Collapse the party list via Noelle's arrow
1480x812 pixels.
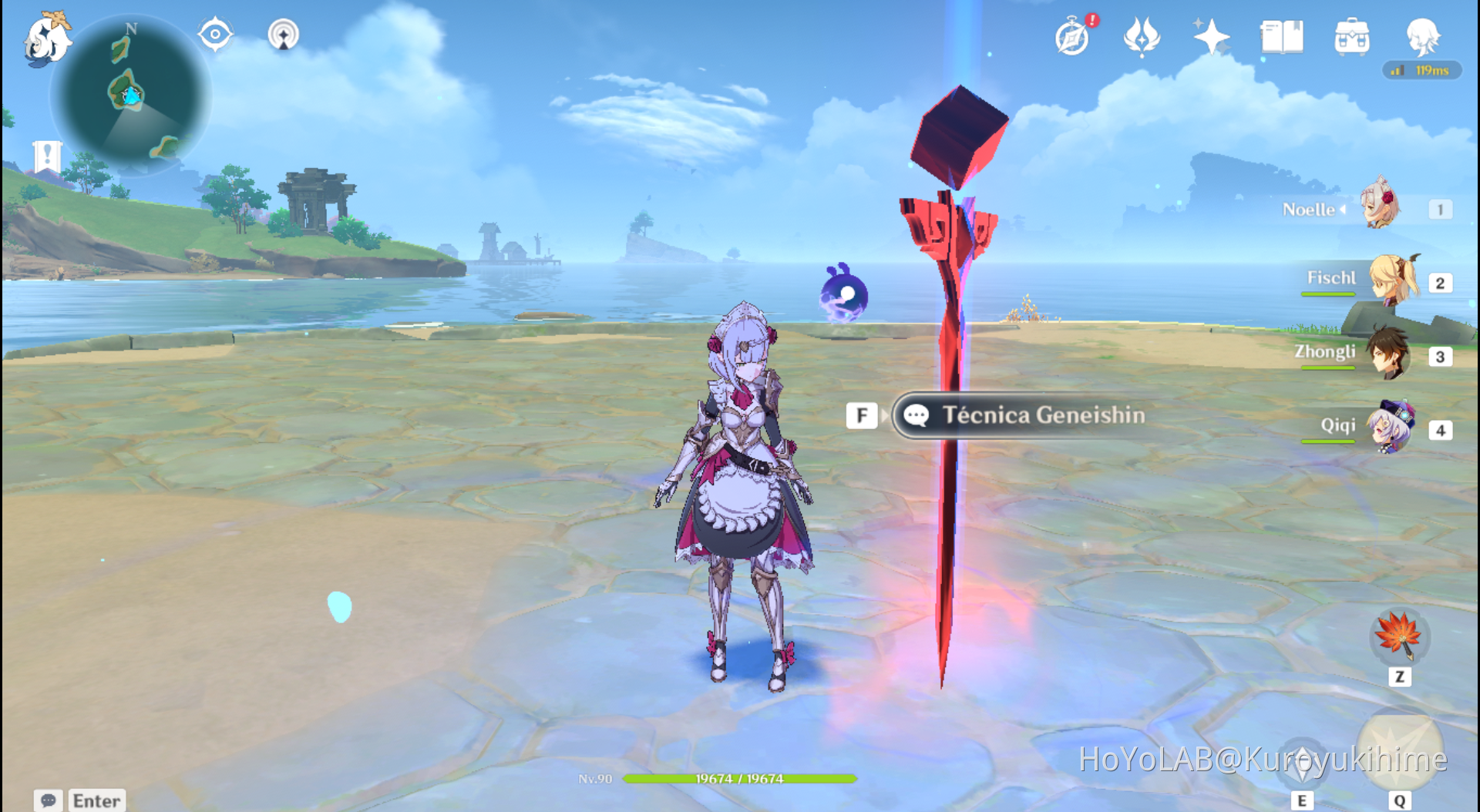(1344, 210)
